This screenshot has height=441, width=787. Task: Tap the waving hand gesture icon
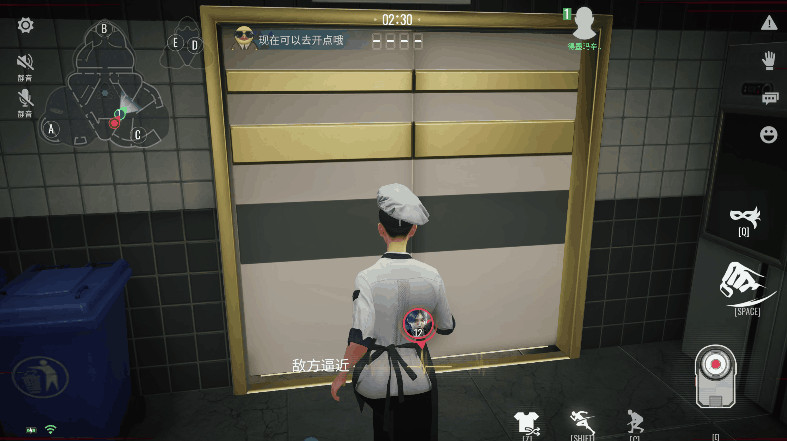[x=768, y=60]
